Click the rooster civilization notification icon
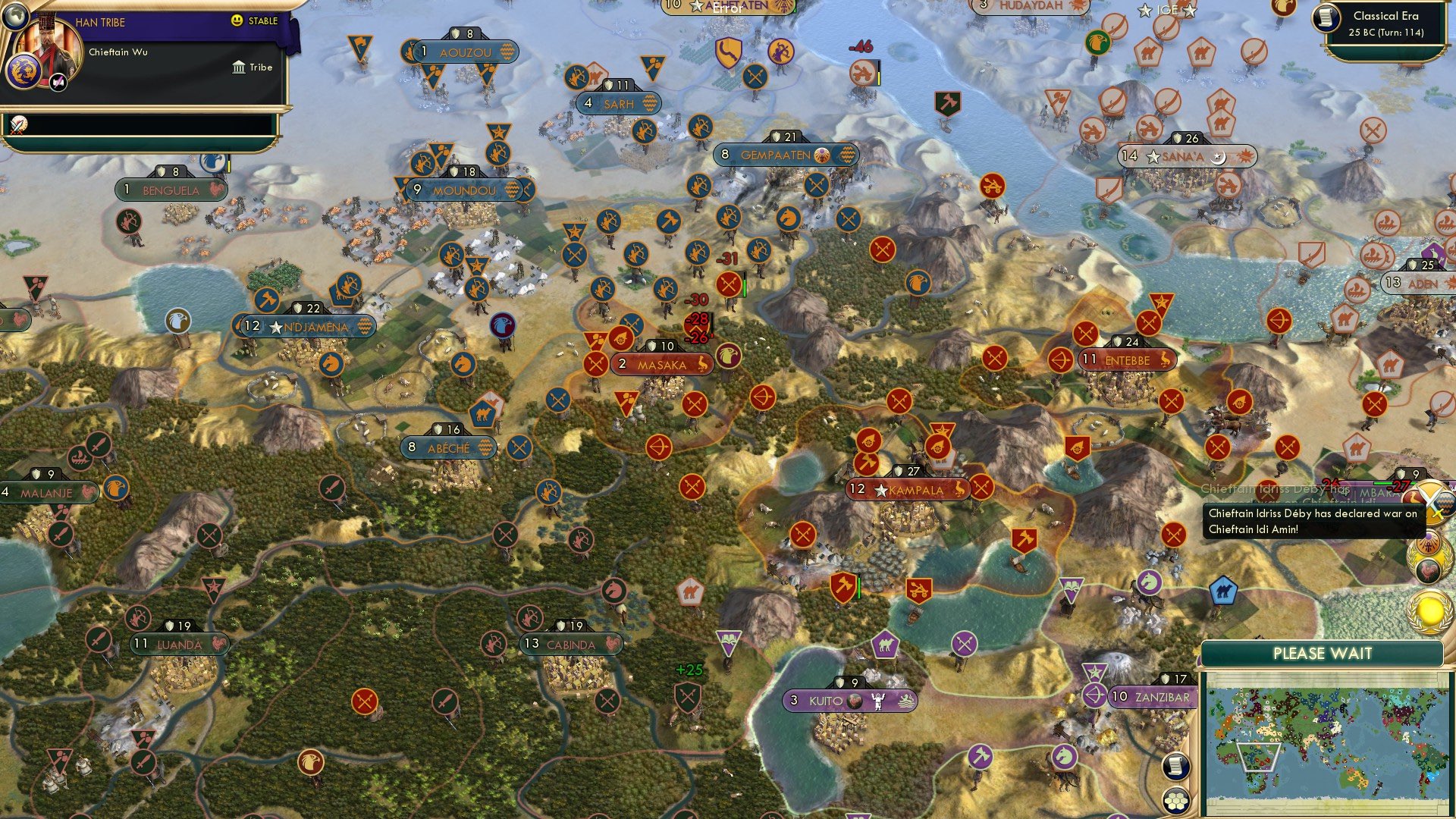 [1428, 567]
